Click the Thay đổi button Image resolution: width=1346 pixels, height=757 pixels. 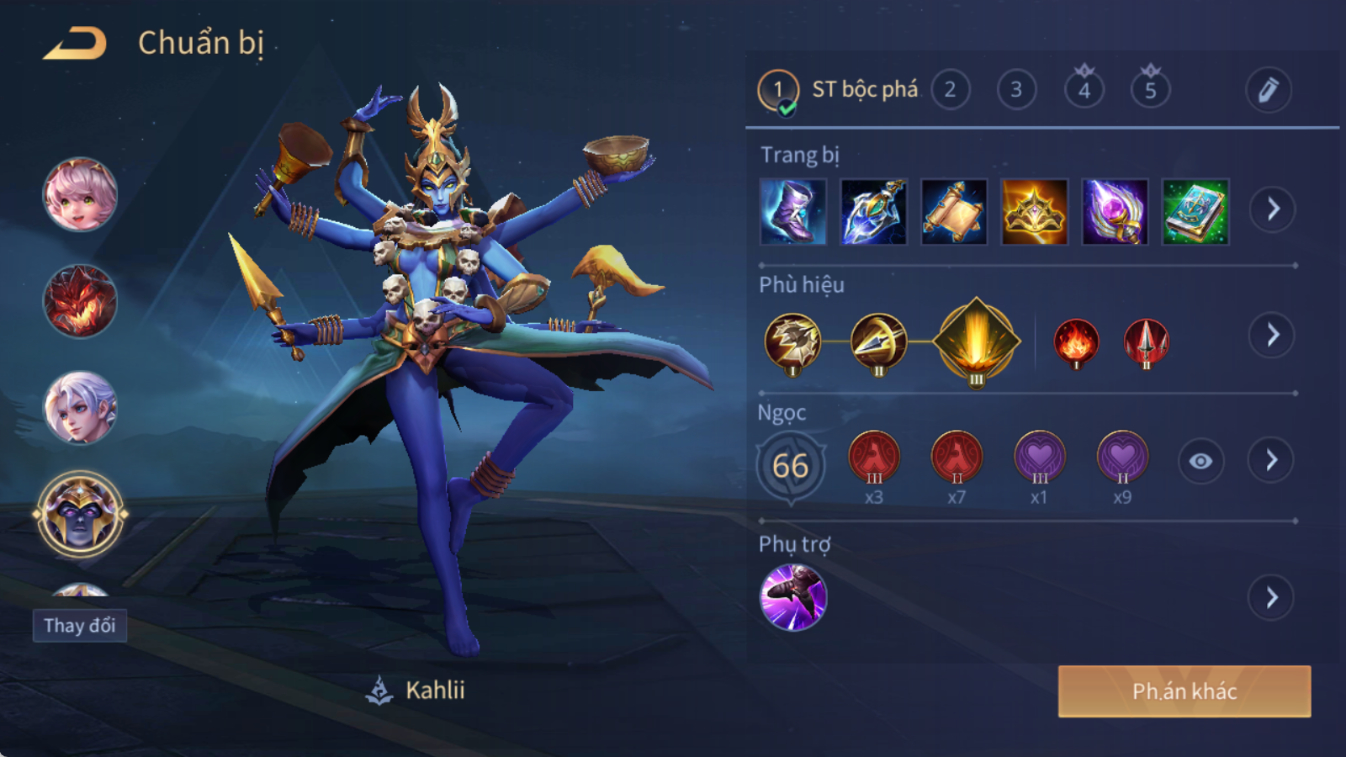[80, 626]
